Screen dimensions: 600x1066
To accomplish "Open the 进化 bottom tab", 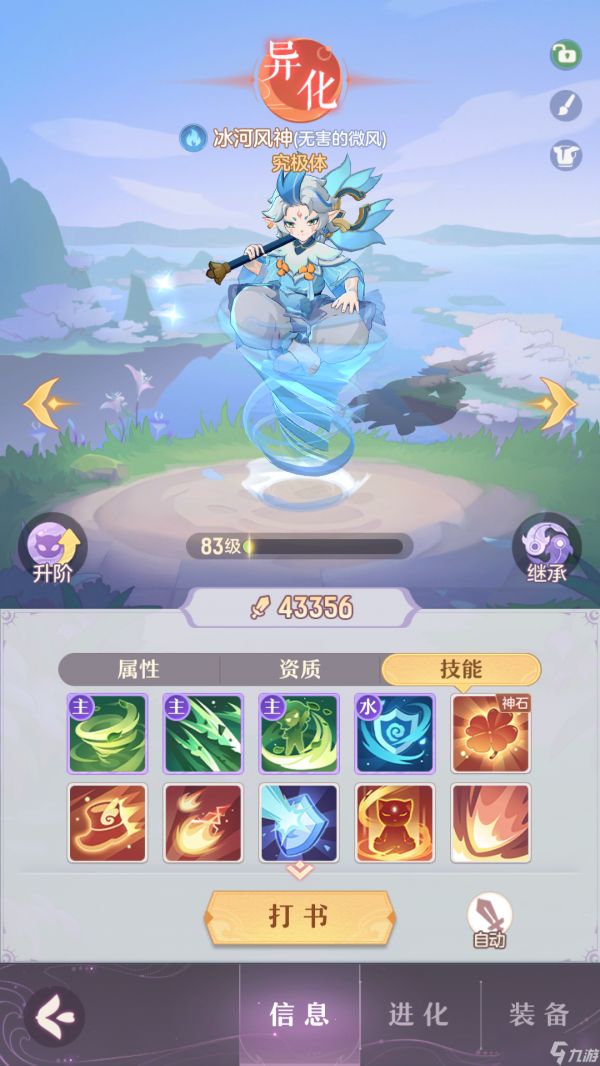I will [419, 1014].
